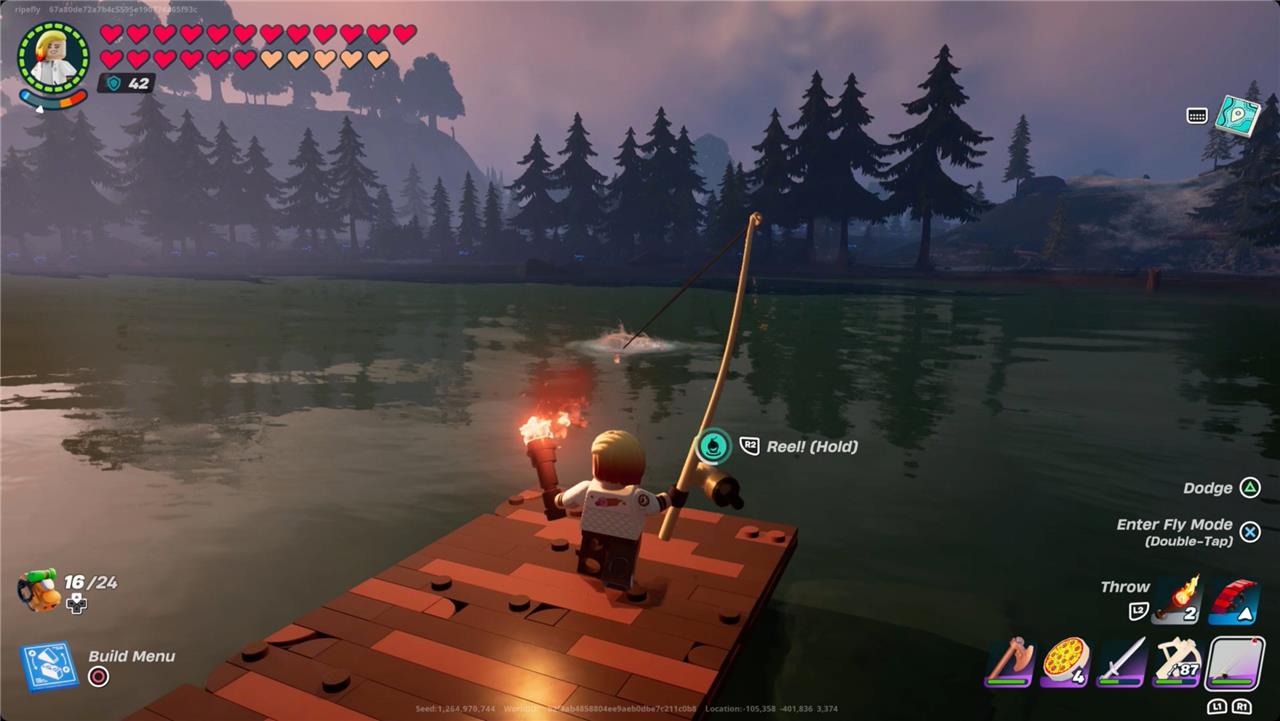Open the backpack inventory icon

click(38, 590)
